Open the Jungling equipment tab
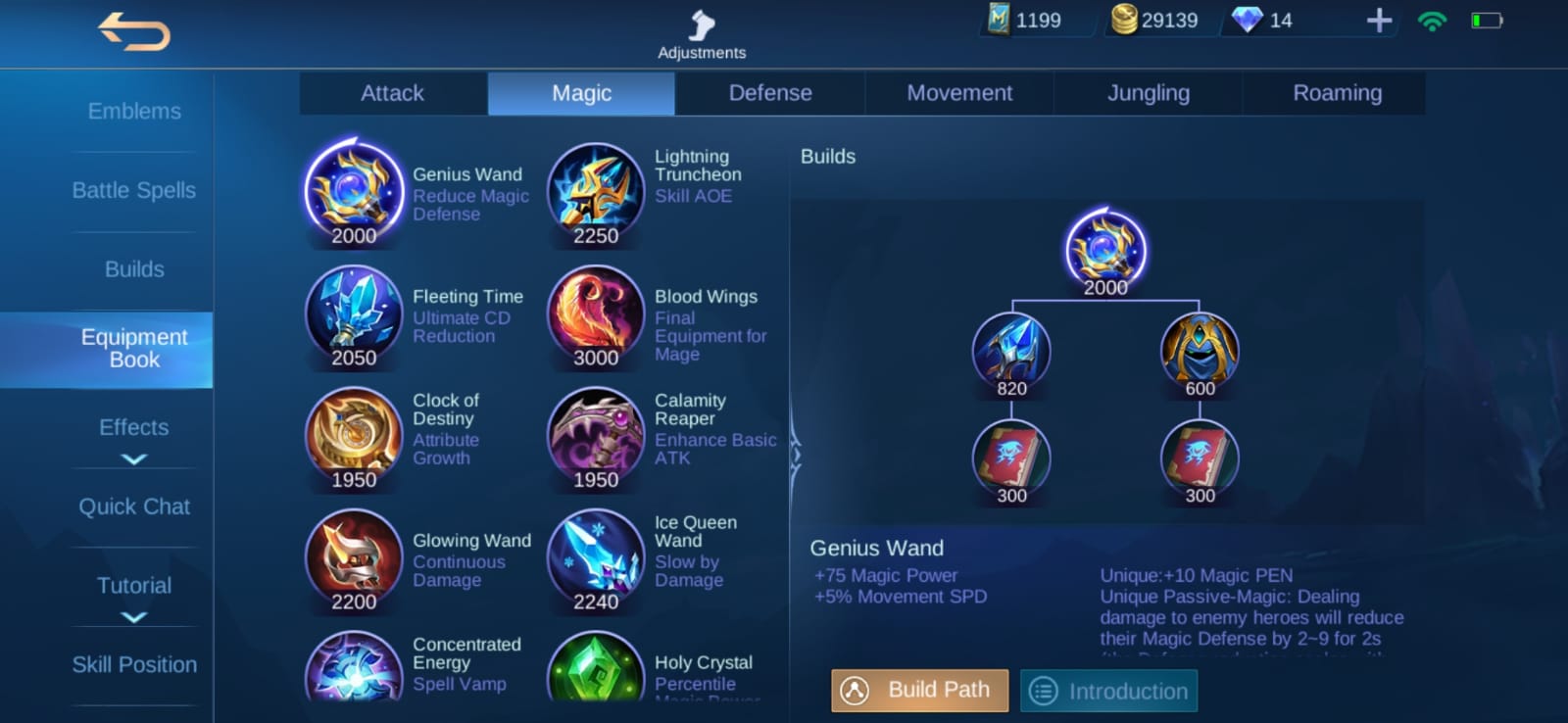Viewport: 1568px width, 723px height. [x=1149, y=93]
